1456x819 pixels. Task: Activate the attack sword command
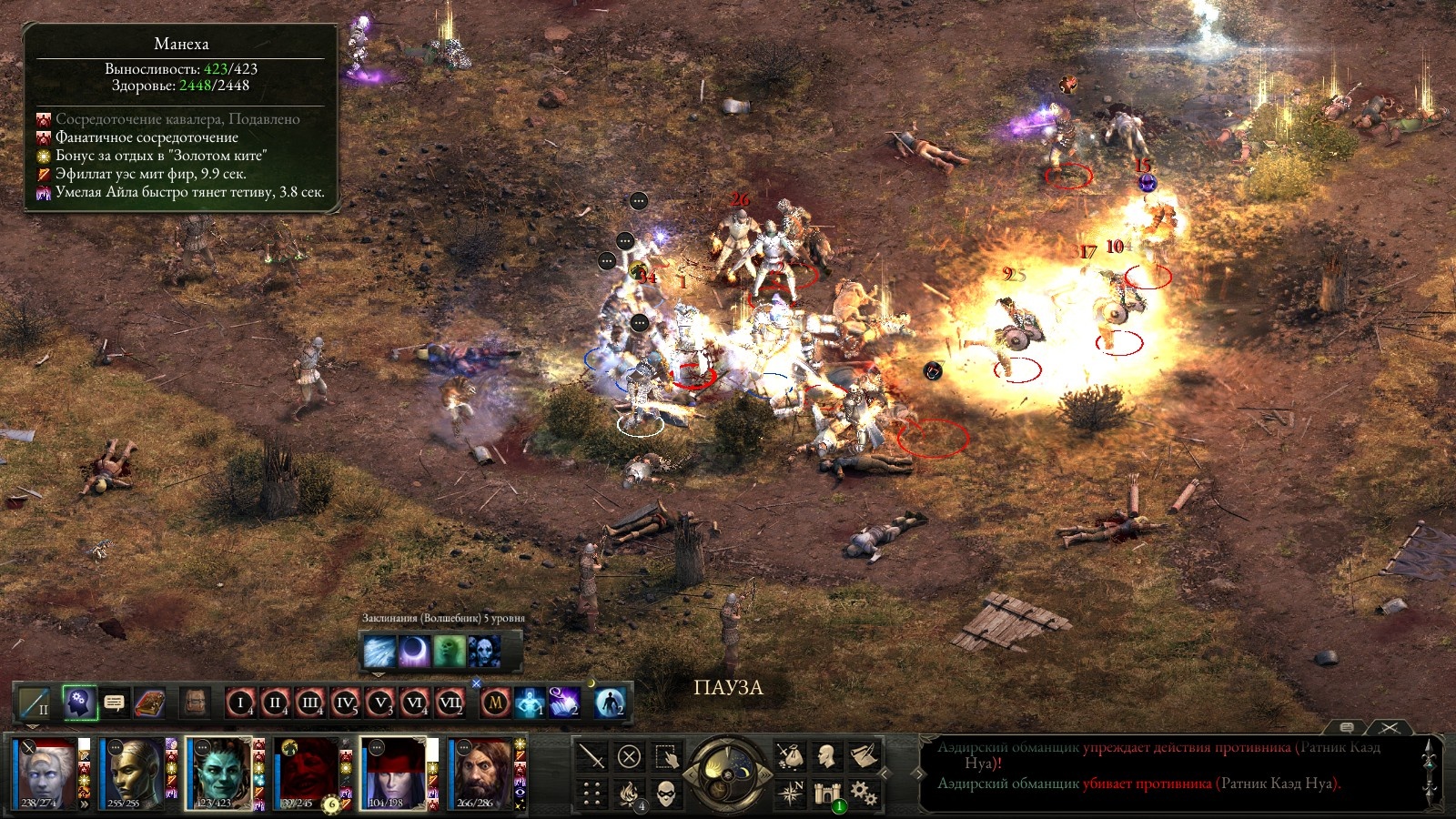point(592,756)
